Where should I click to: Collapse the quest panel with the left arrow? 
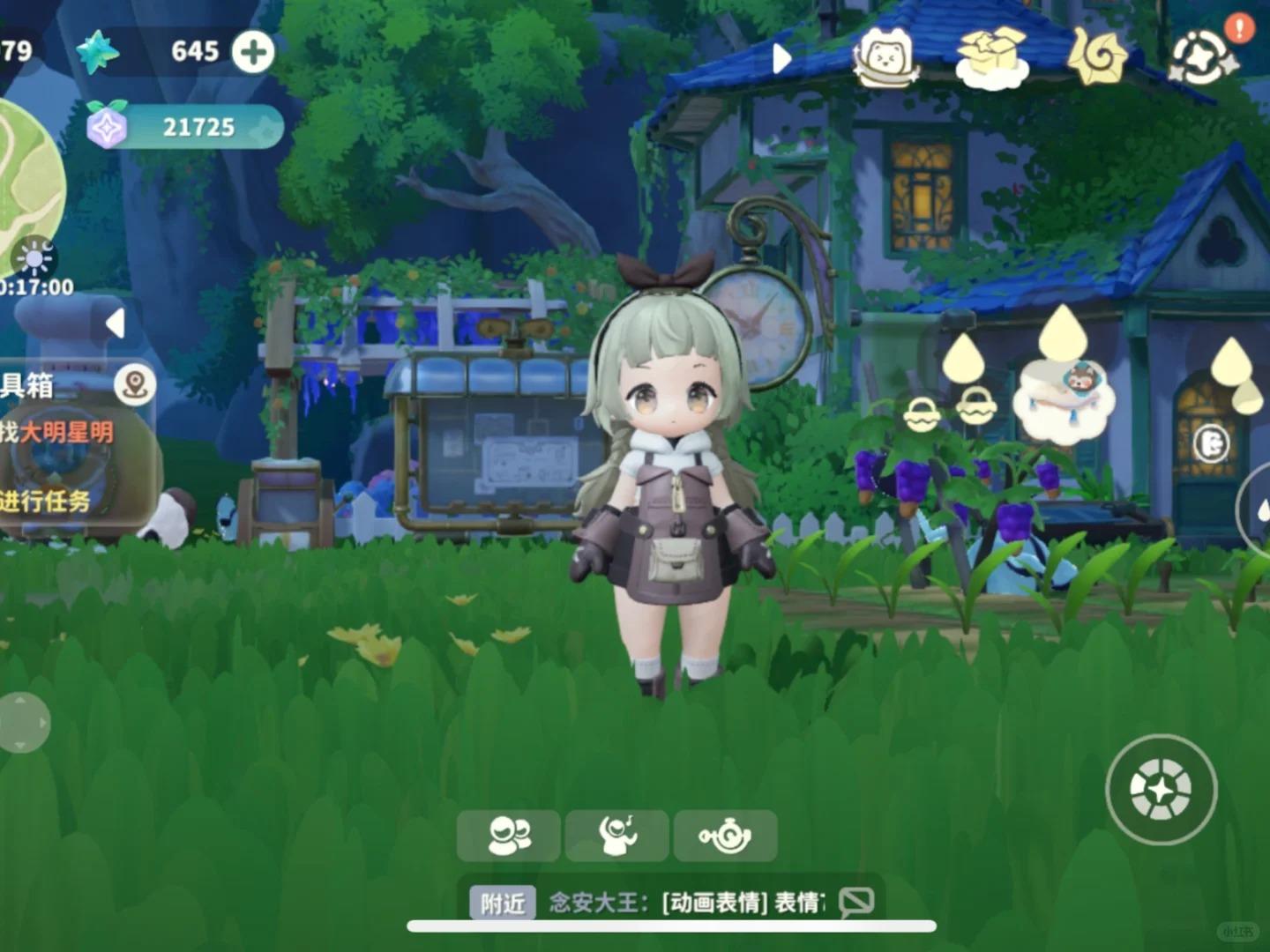[115, 321]
